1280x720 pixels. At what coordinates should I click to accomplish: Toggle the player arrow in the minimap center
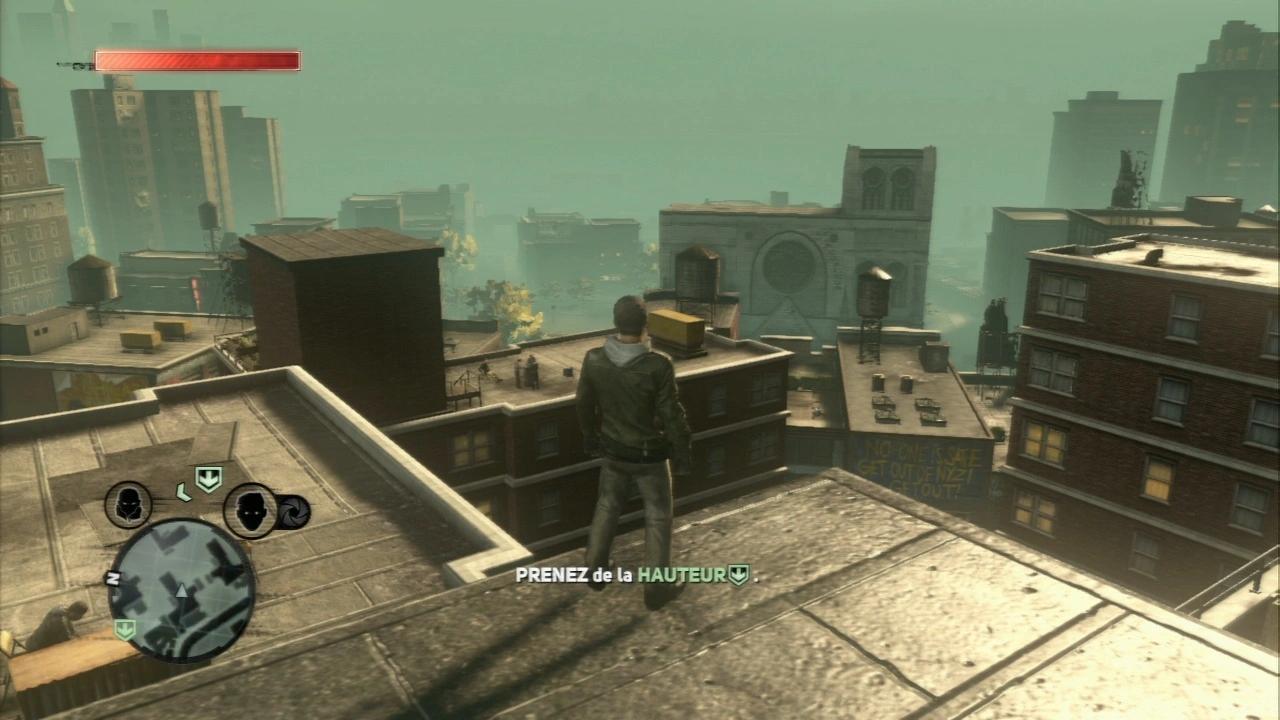click(180, 590)
